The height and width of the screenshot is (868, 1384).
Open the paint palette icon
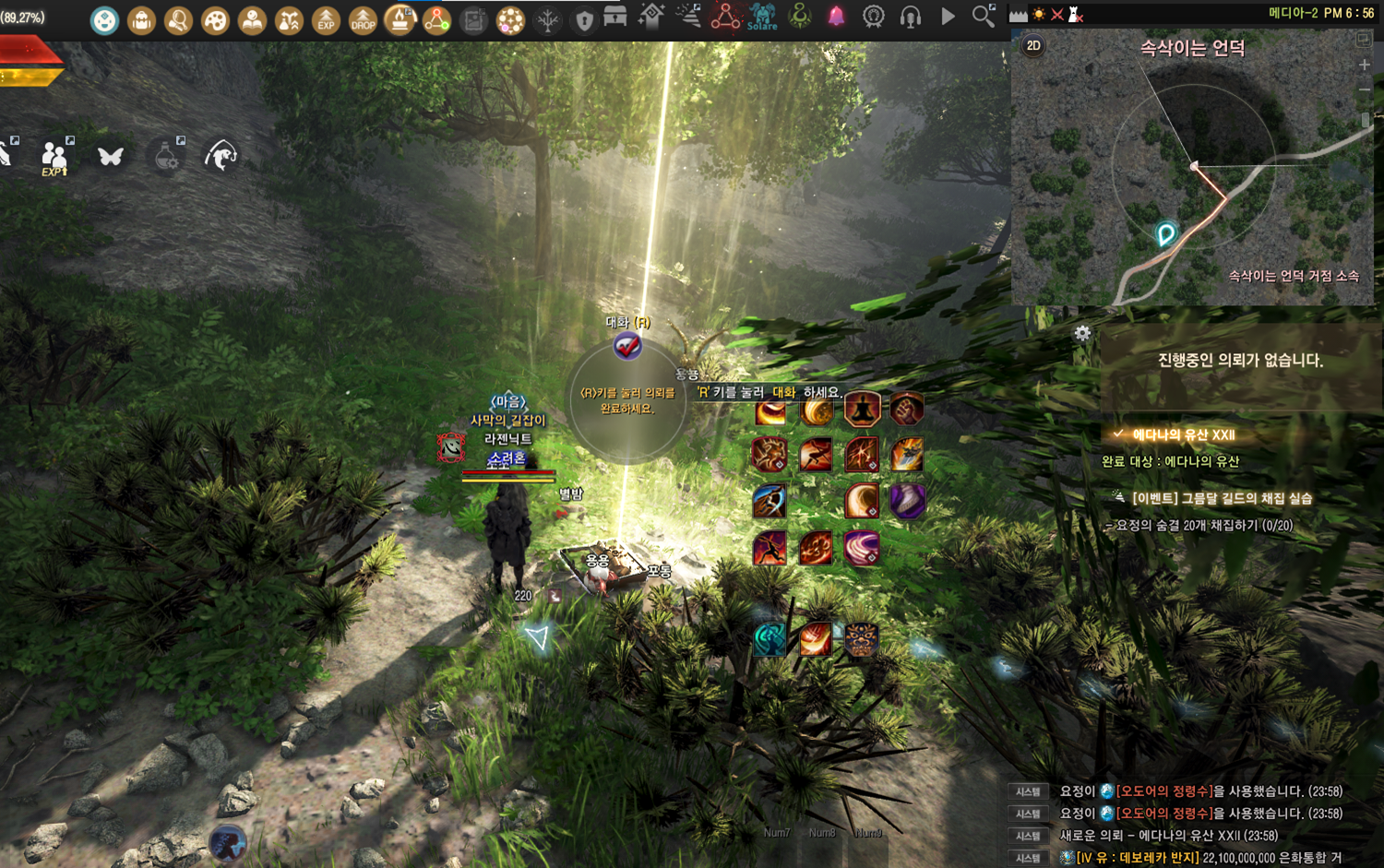[x=215, y=19]
